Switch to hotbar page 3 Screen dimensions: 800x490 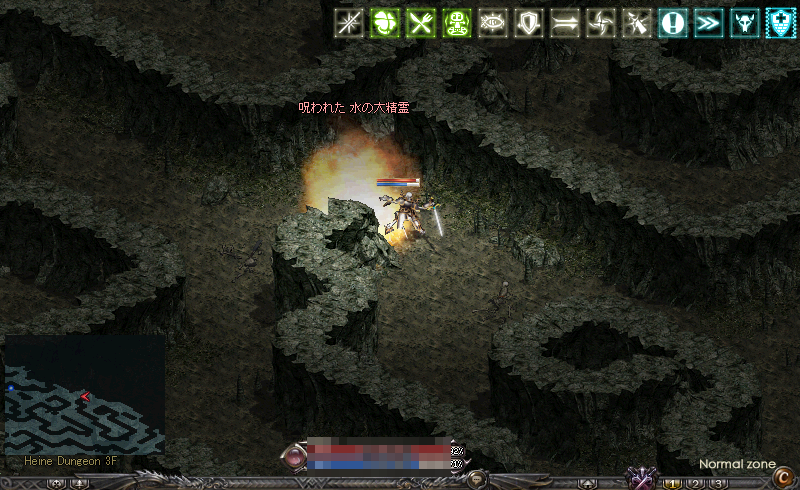coord(718,484)
